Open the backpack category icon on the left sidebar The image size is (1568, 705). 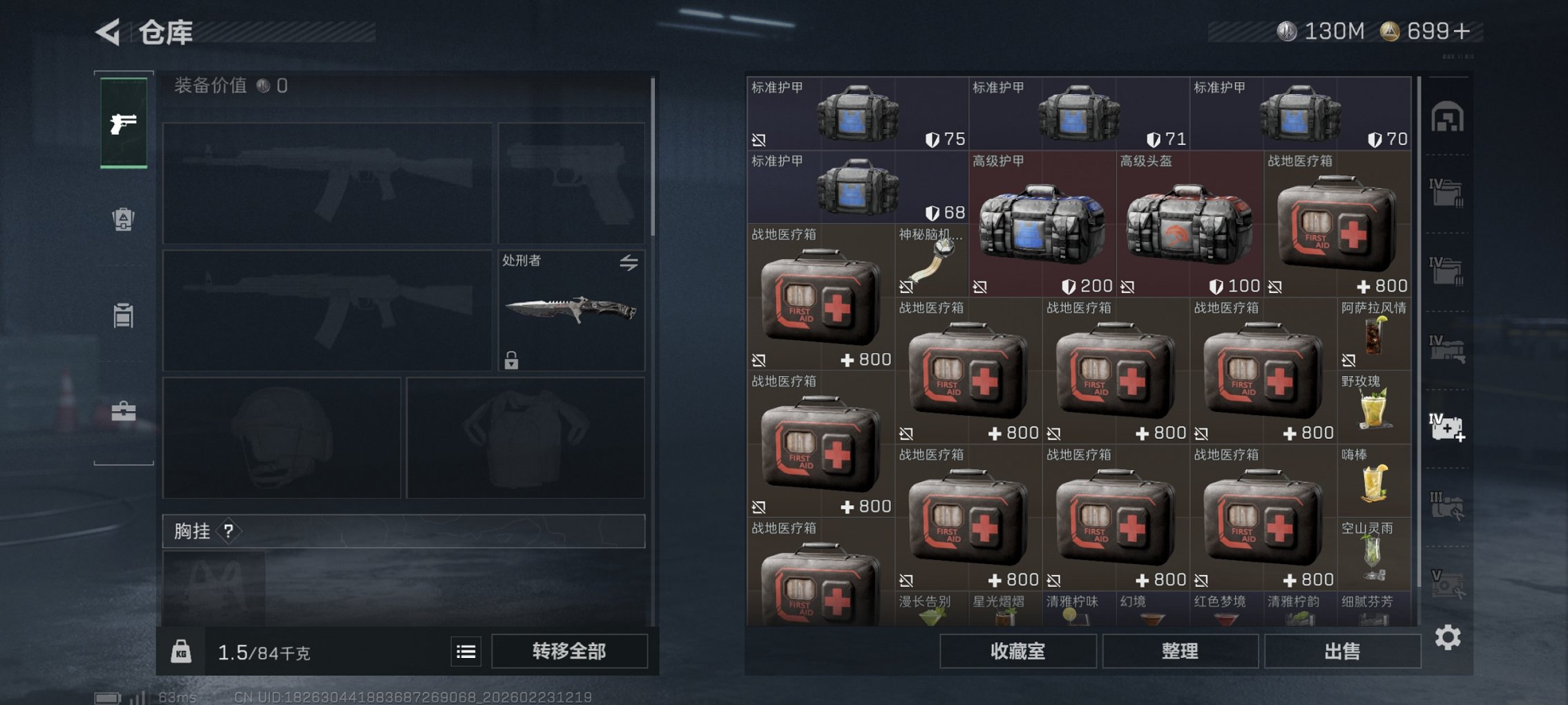click(123, 219)
